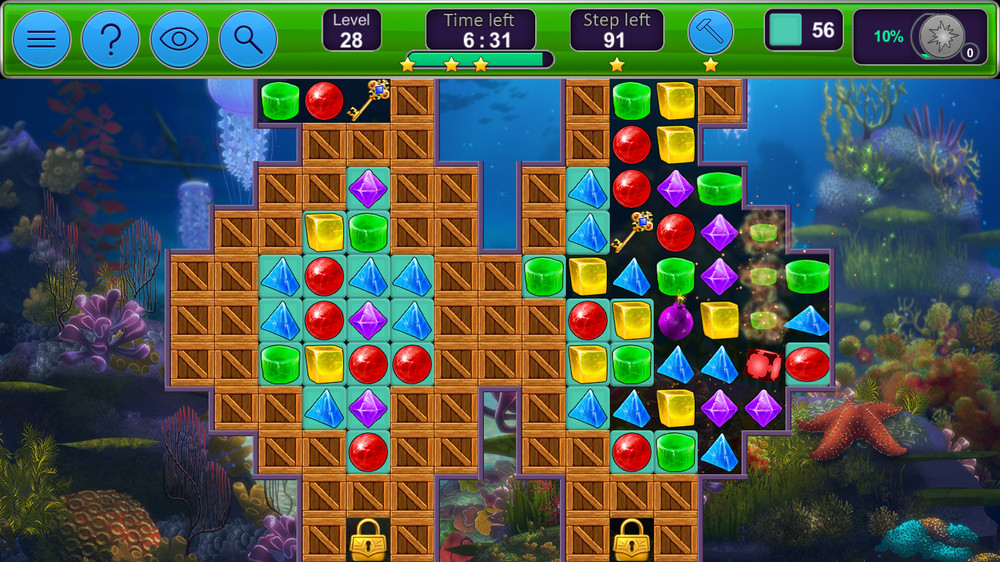Select the purple bomb tile

(675, 320)
